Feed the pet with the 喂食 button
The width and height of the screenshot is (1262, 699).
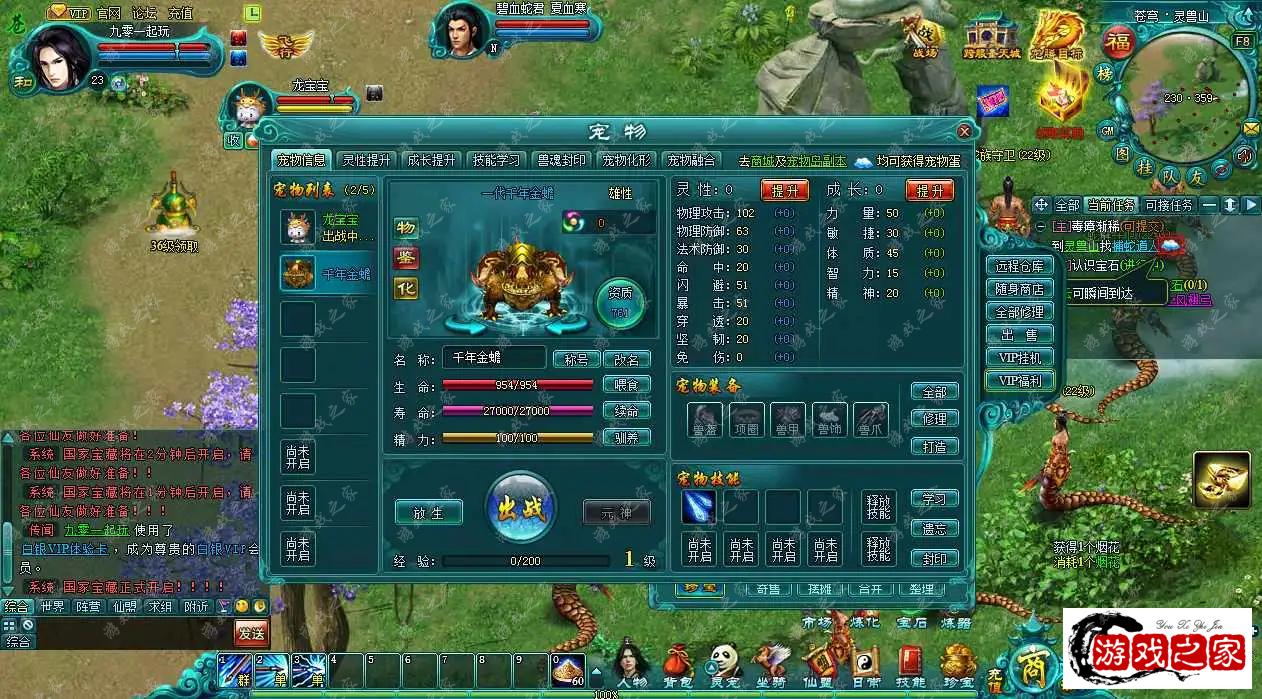tap(626, 385)
